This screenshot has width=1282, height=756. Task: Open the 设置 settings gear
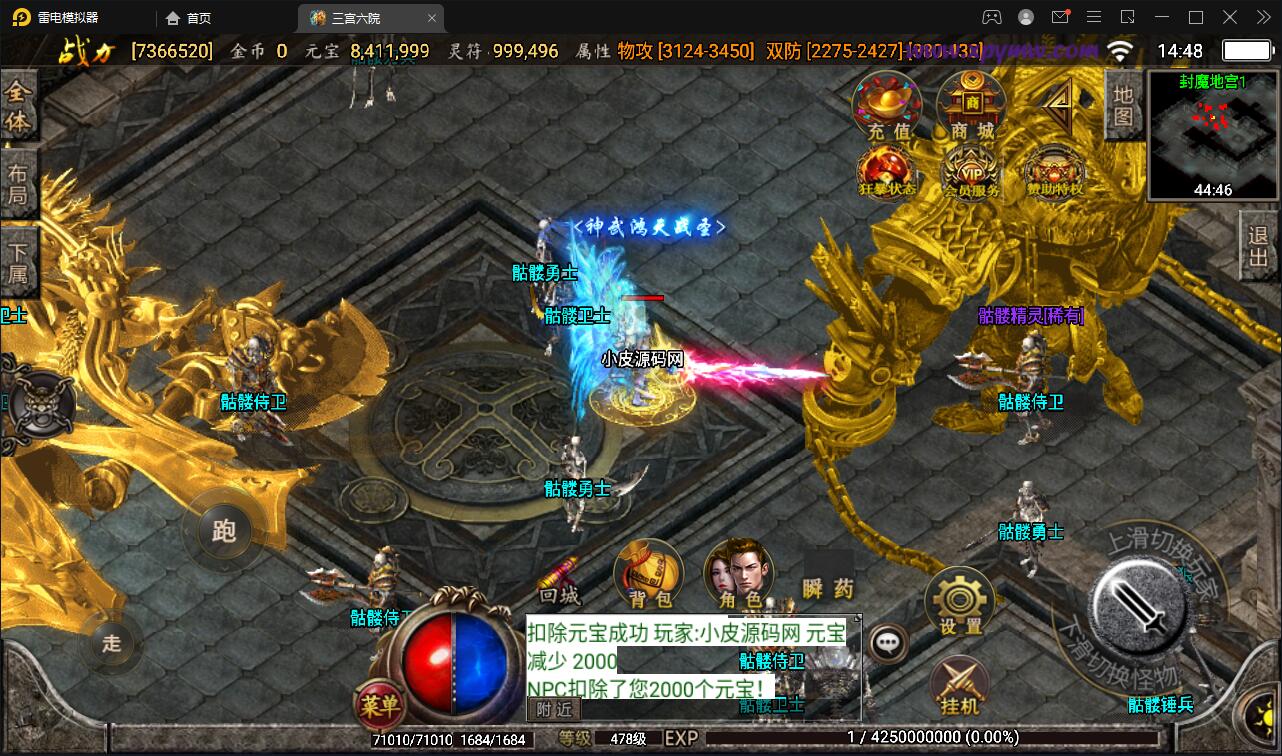pos(960,602)
